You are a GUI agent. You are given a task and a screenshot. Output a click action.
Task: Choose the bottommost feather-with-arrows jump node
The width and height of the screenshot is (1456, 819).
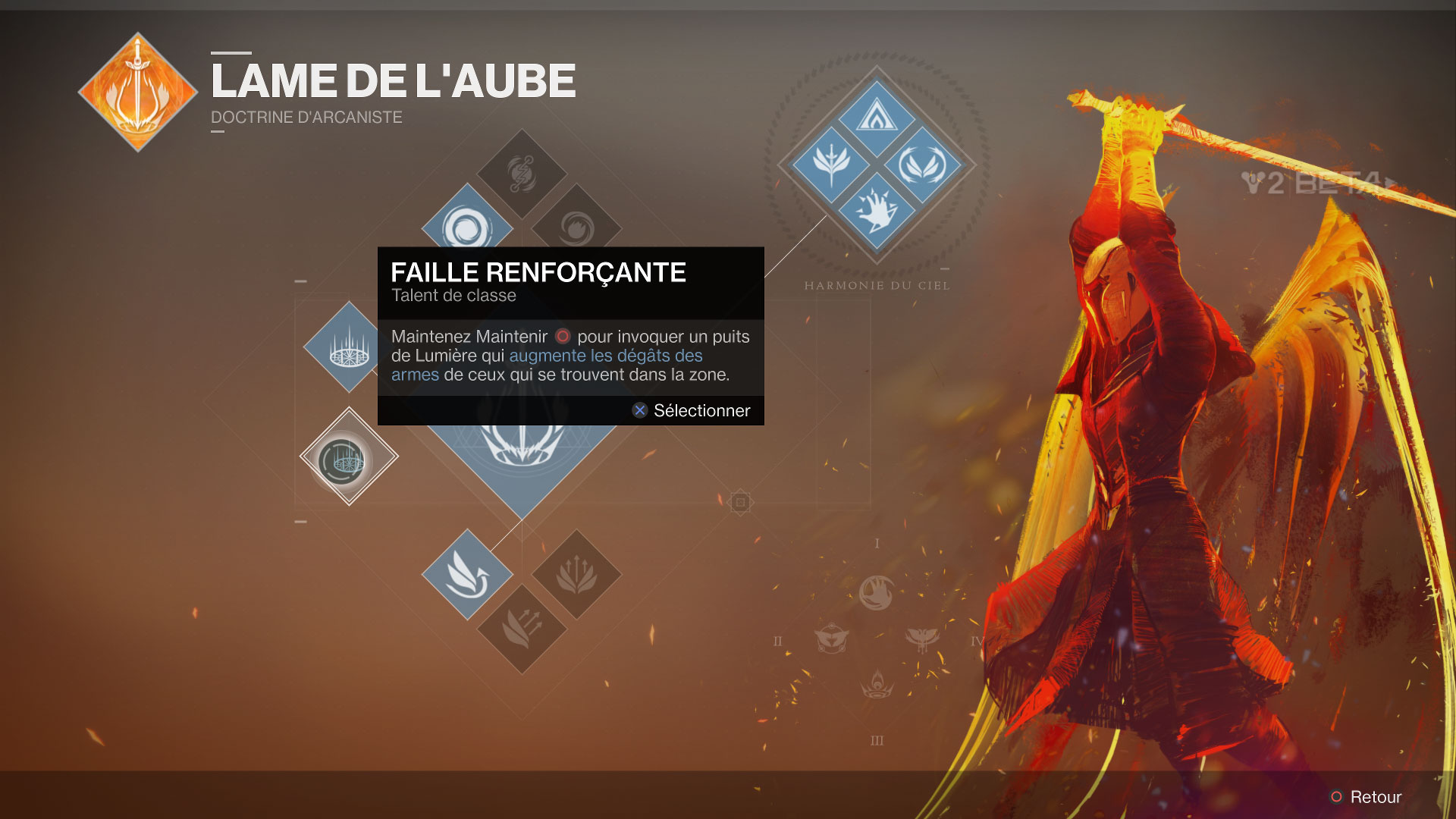[x=522, y=628]
